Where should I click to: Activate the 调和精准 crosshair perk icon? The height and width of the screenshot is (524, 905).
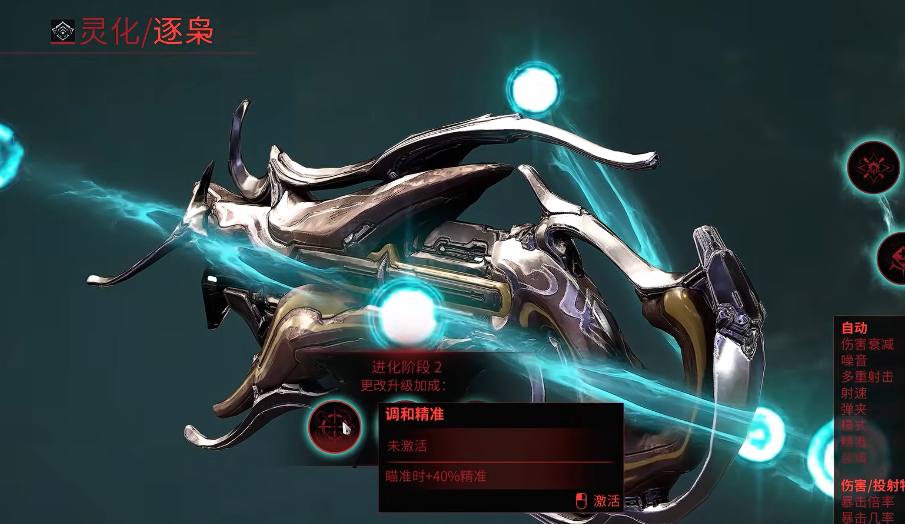click(334, 426)
